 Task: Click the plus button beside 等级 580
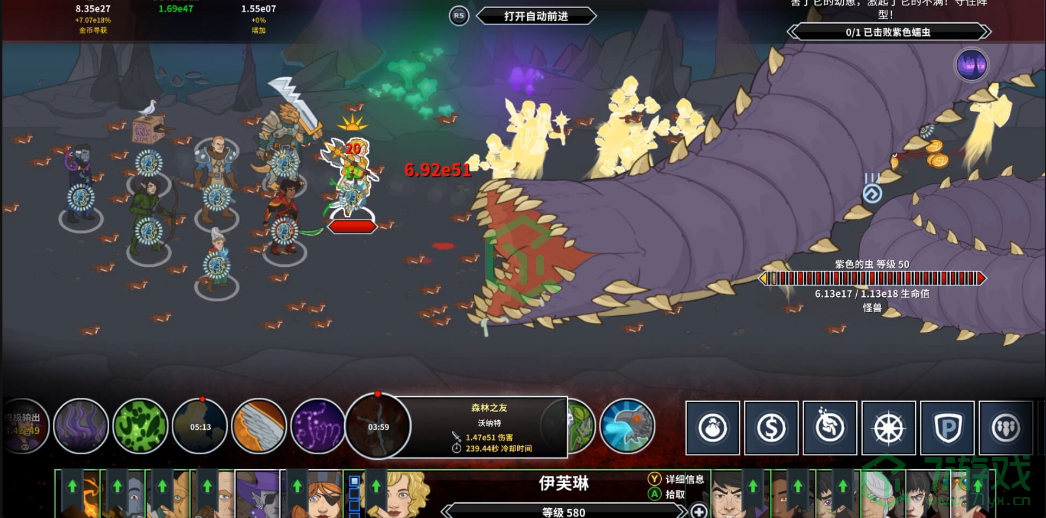click(x=699, y=511)
